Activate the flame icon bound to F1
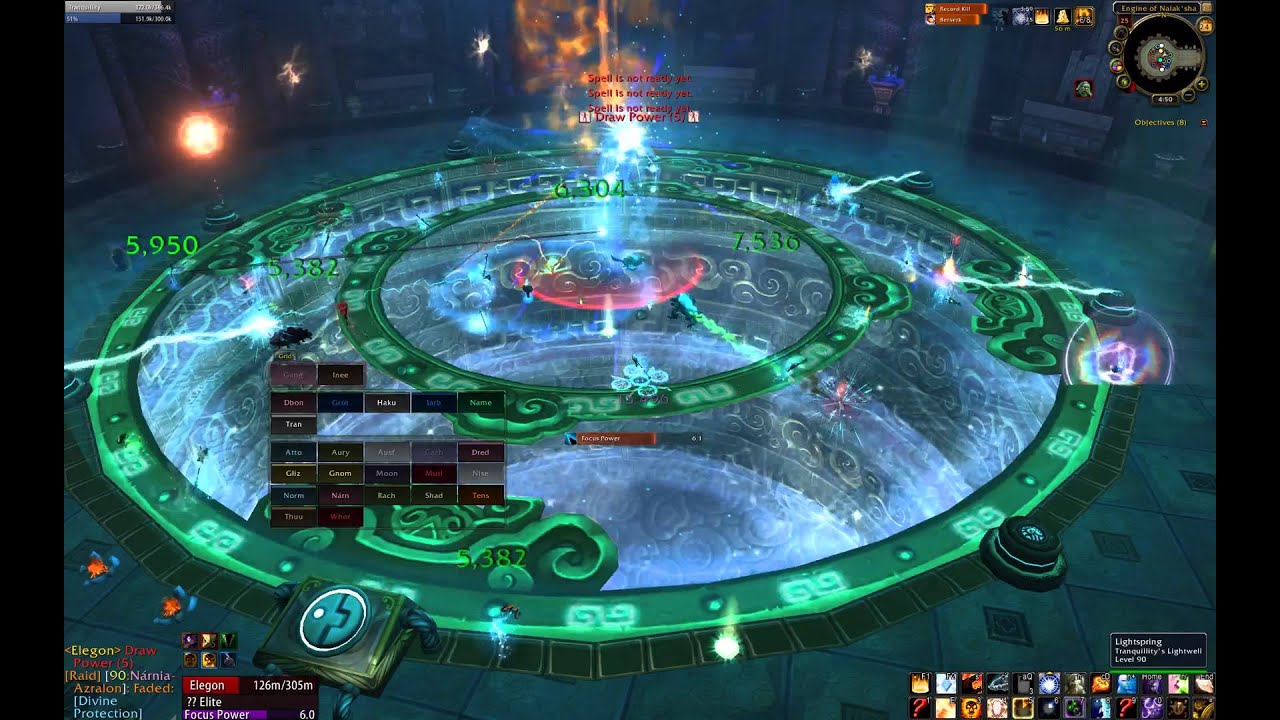The image size is (1280, 720). click(920, 684)
